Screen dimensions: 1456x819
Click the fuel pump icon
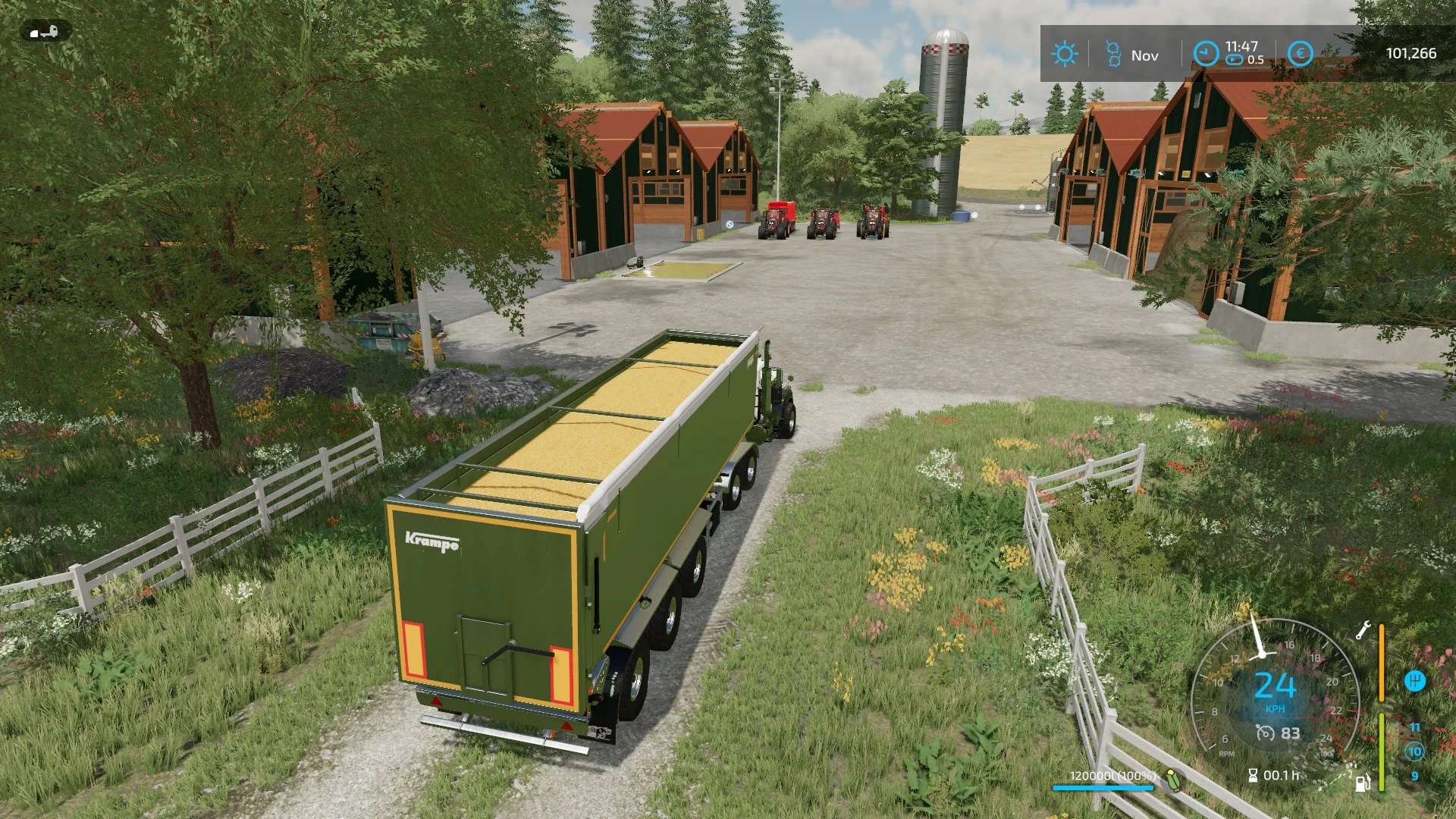(1363, 782)
